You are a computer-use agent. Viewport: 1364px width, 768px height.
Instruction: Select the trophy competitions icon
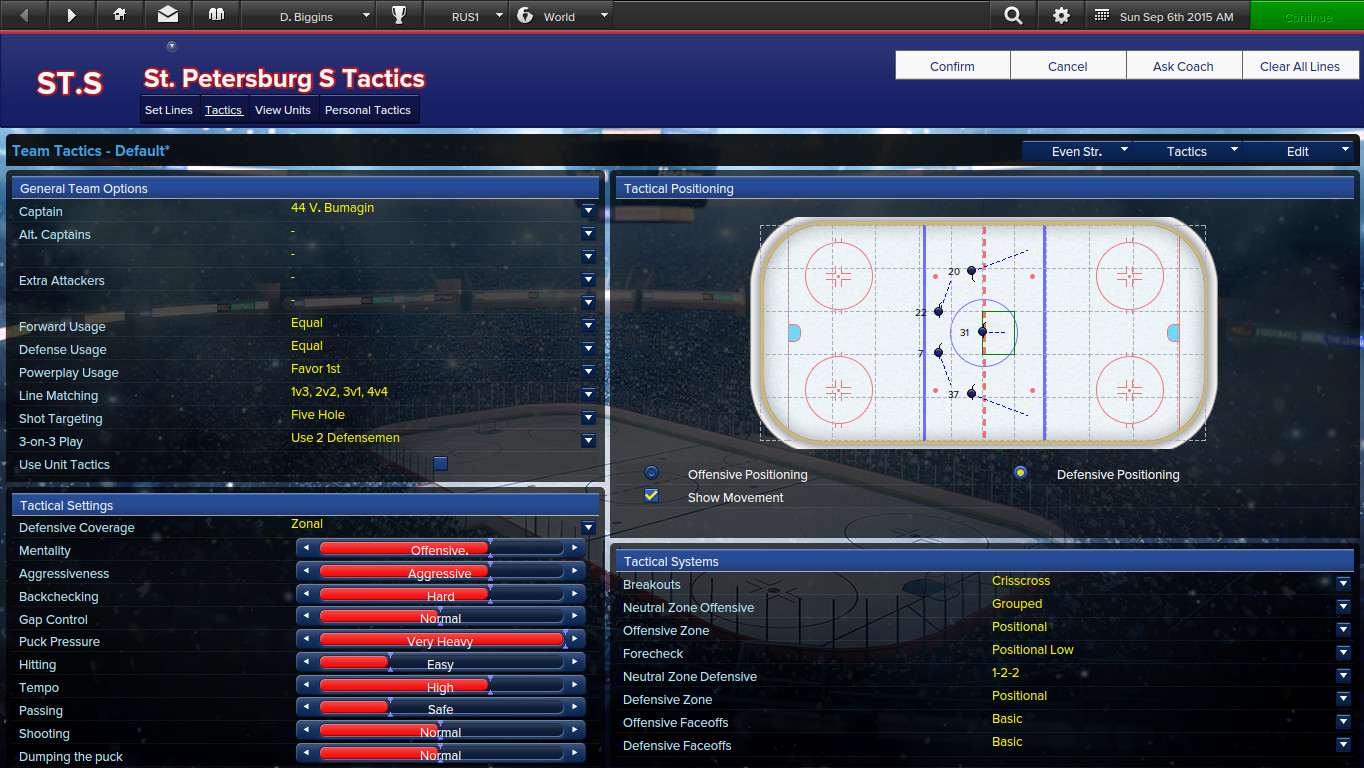(399, 15)
